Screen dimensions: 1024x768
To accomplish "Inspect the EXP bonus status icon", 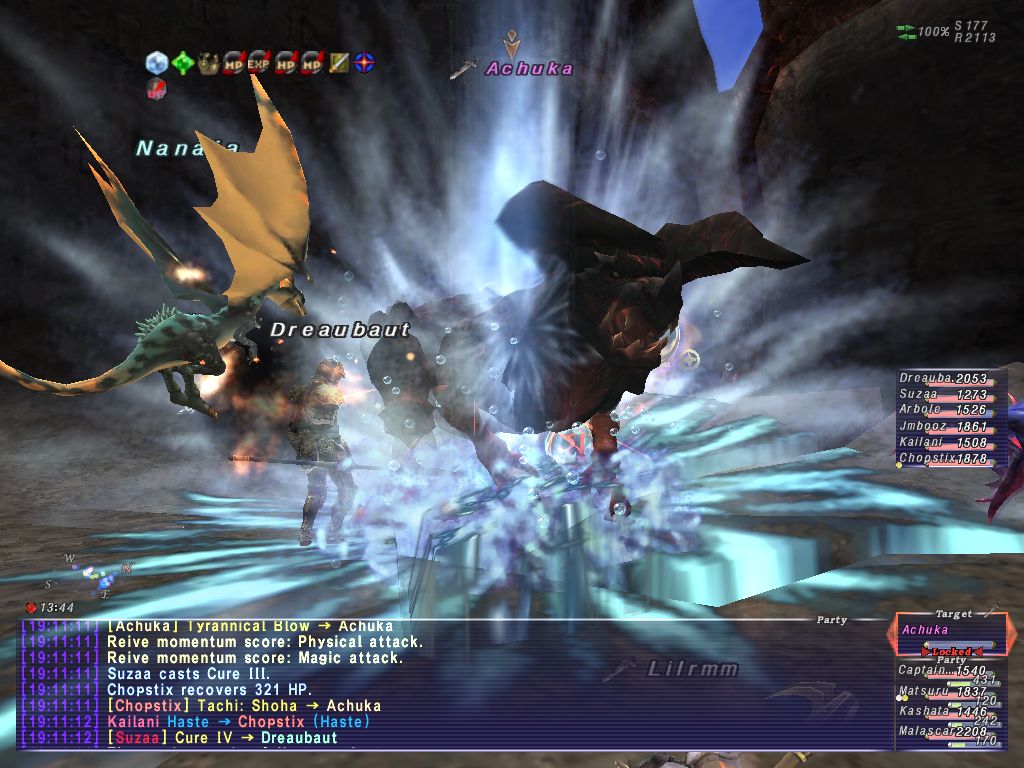I will point(260,63).
